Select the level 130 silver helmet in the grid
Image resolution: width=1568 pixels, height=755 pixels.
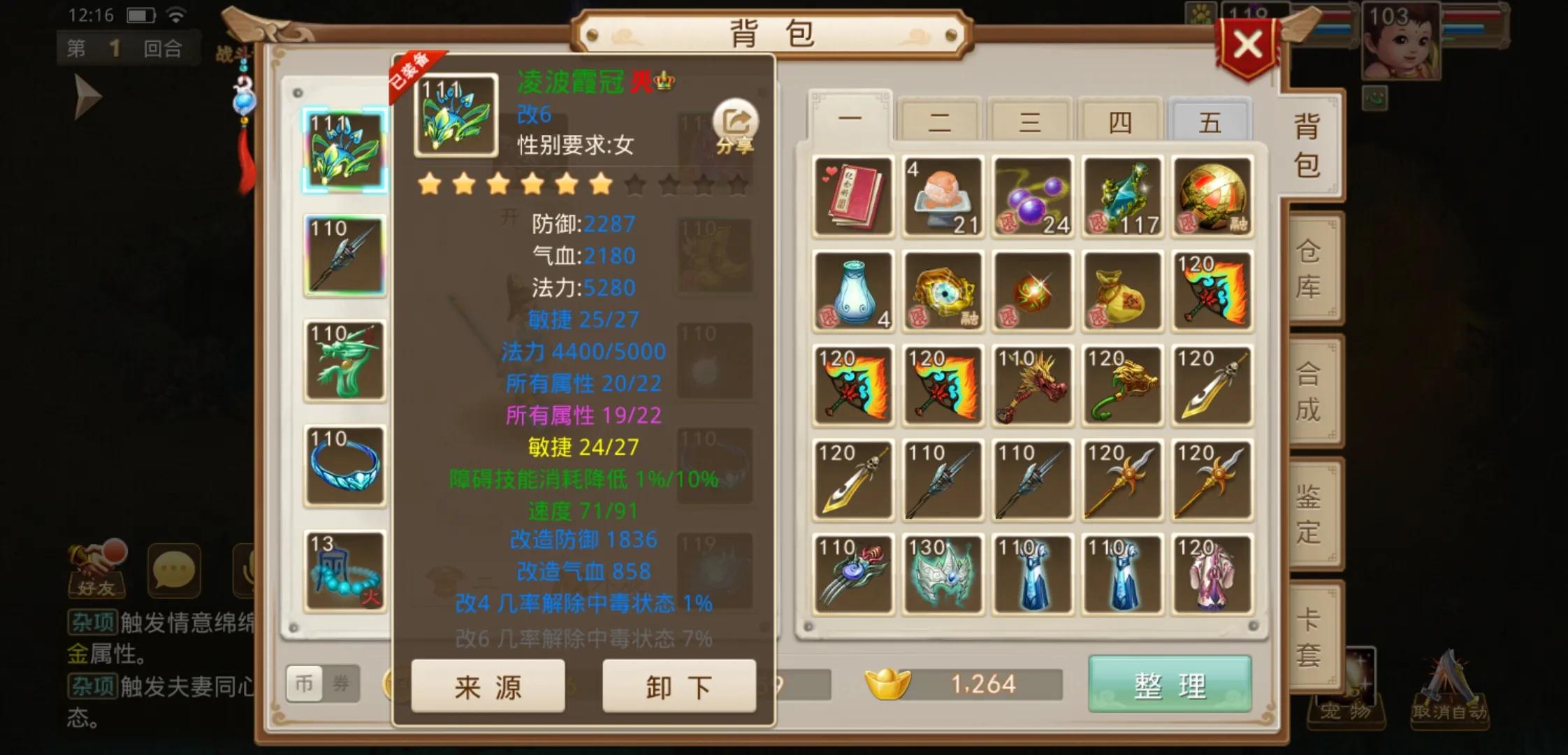tap(943, 573)
